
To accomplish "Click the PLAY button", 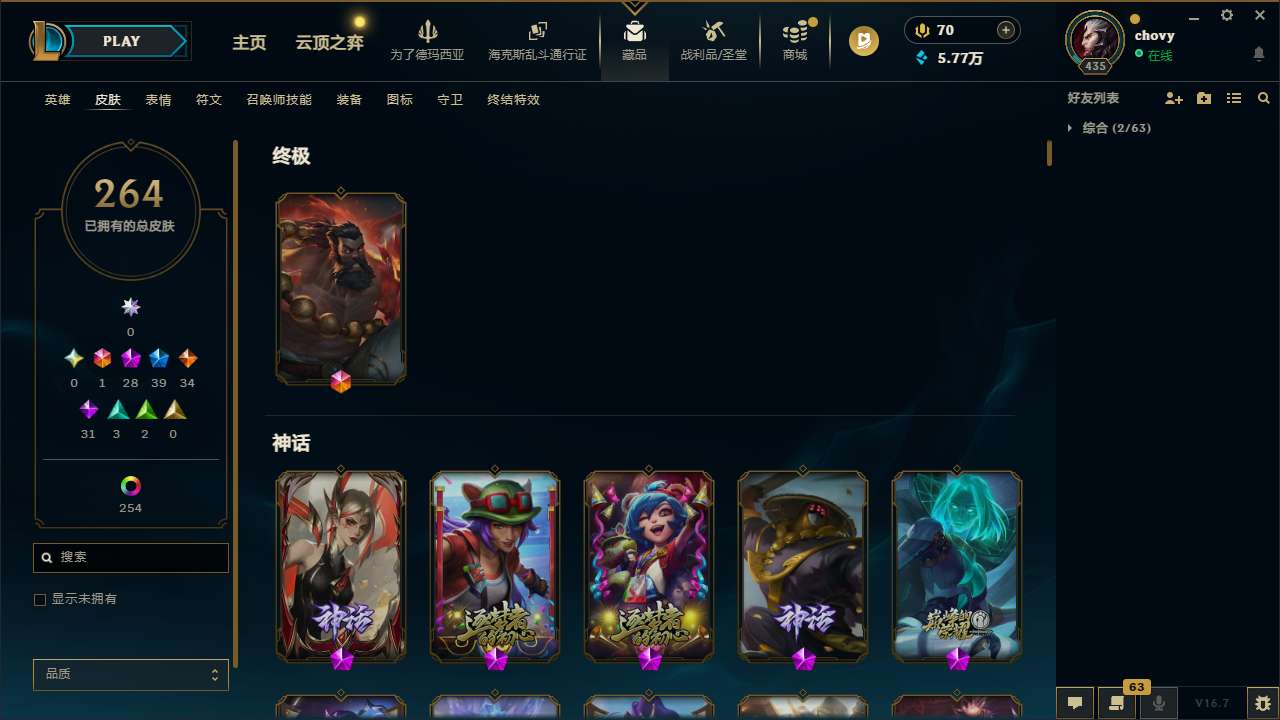I will (121, 41).
